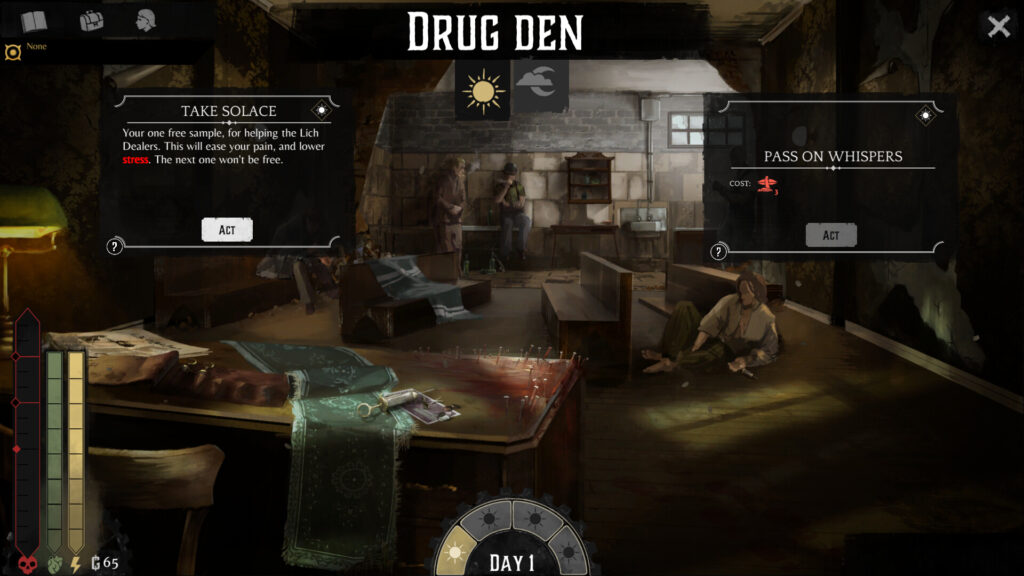Show help for Take Solace action

pos(115,247)
